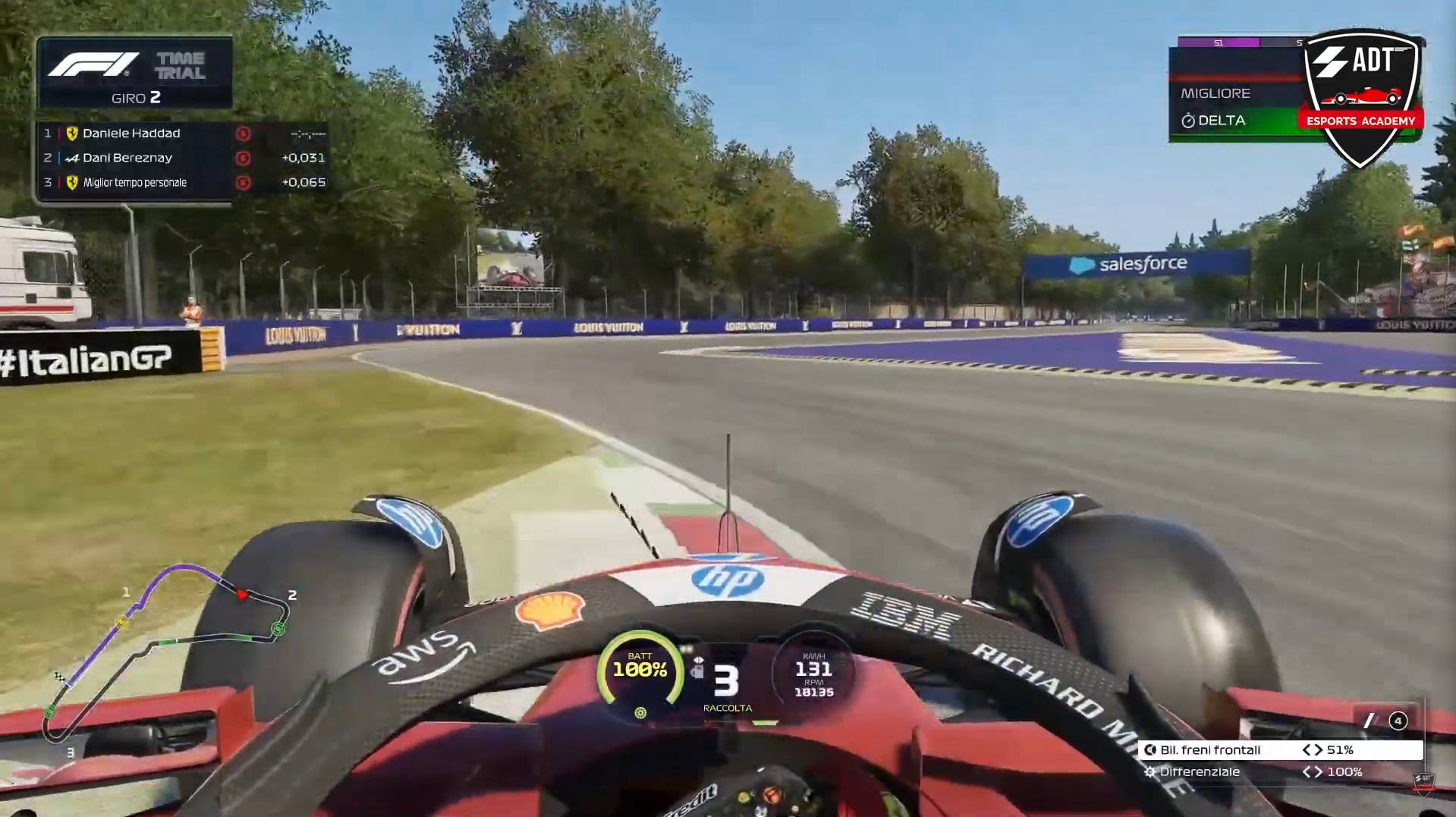
Task: Select Dani Bereznay leaderboard row
Action: tap(182, 158)
